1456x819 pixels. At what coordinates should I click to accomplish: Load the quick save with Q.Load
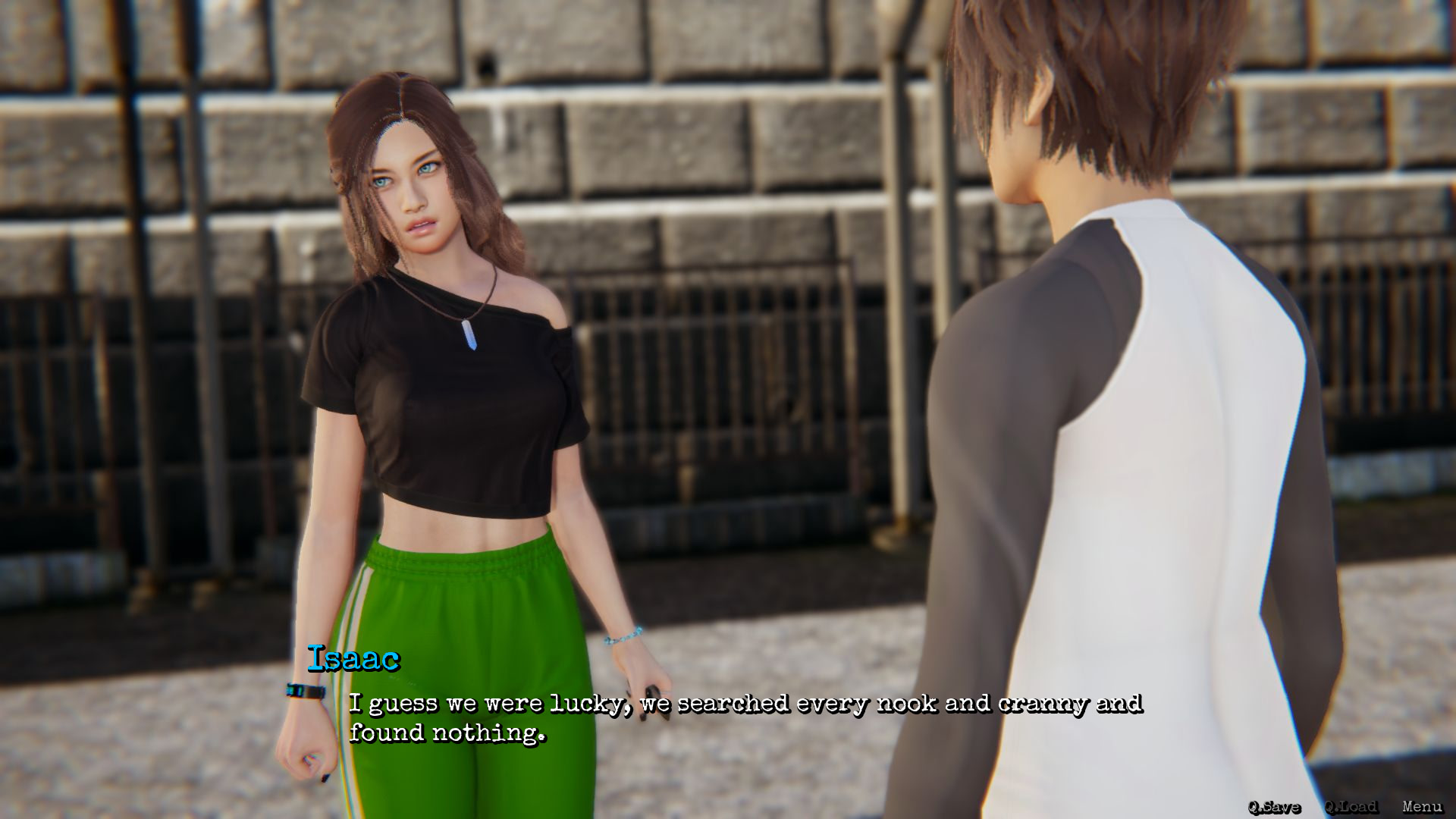coord(1351,807)
